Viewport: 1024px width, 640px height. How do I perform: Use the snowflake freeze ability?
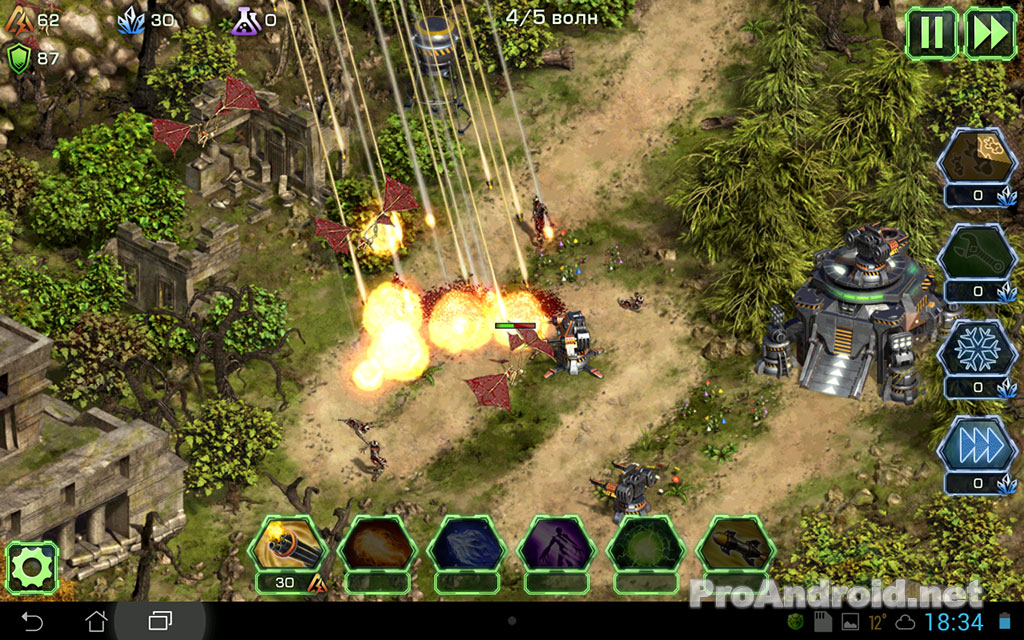pos(977,347)
